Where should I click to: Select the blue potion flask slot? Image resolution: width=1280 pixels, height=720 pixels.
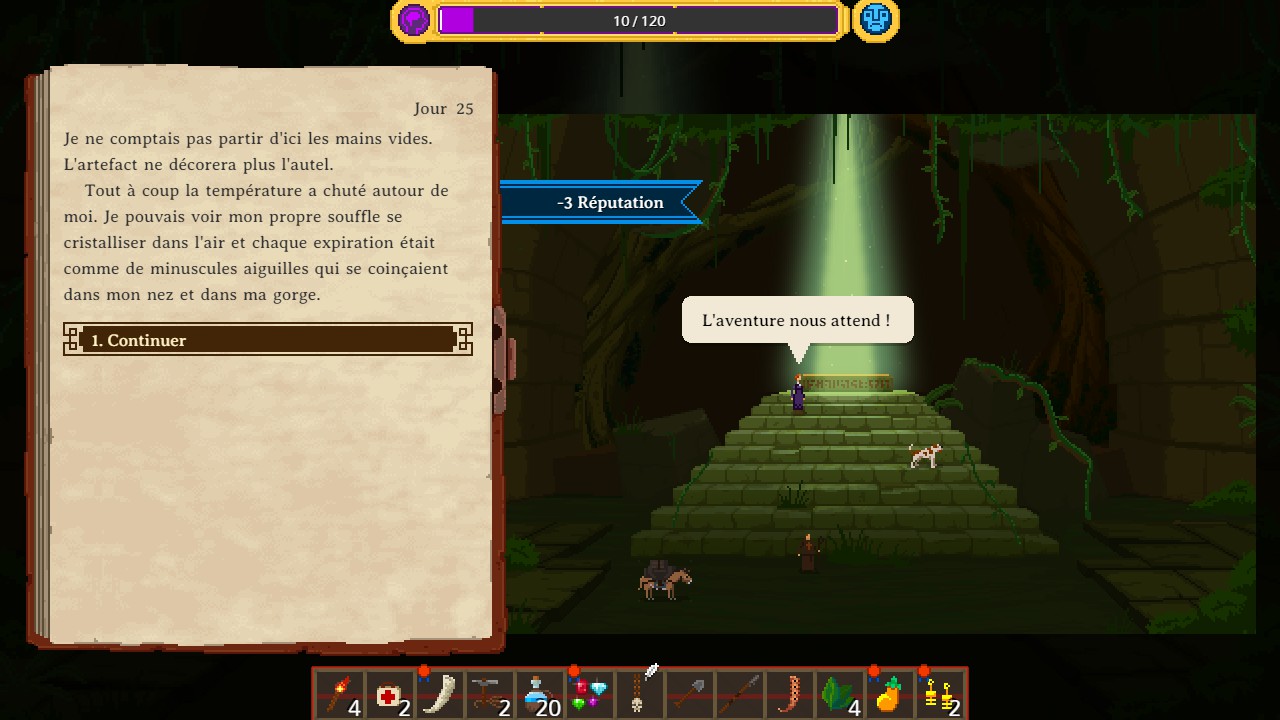pos(540,694)
